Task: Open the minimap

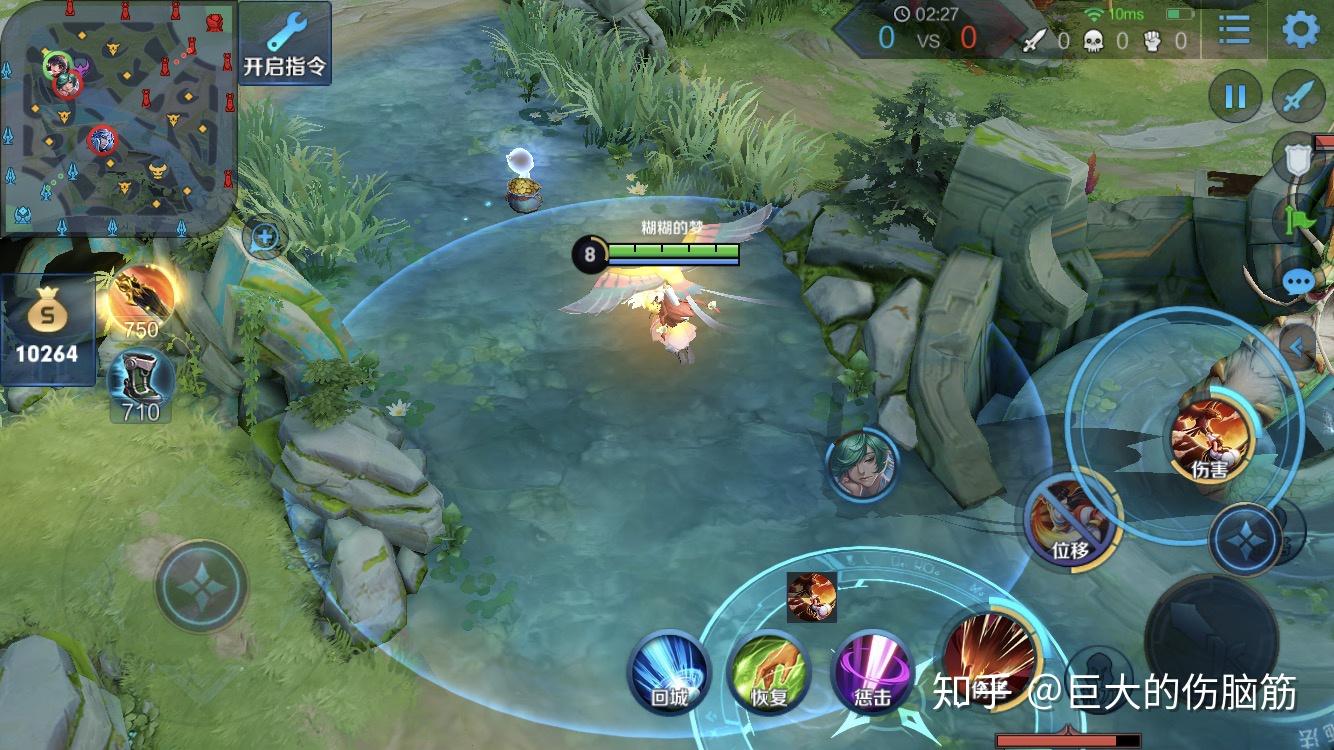Action: click(118, 116)
